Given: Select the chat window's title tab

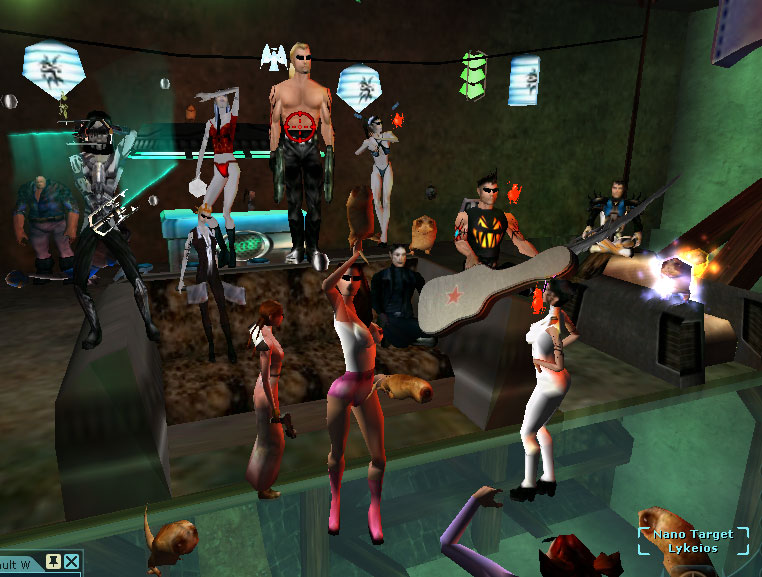Looking at the screenshot, I should (x=20, y=564).
